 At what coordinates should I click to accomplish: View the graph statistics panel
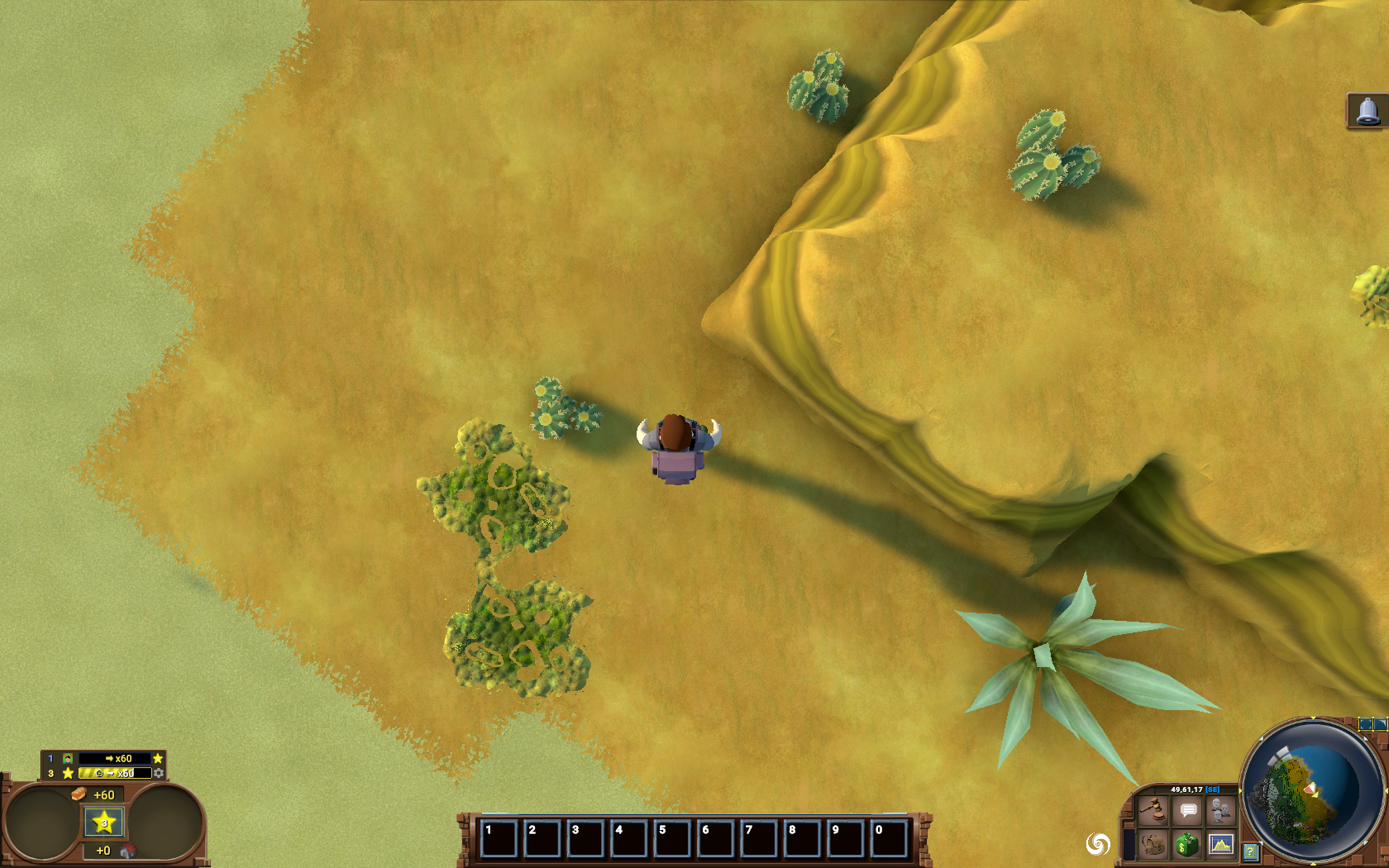point(1221,845)
